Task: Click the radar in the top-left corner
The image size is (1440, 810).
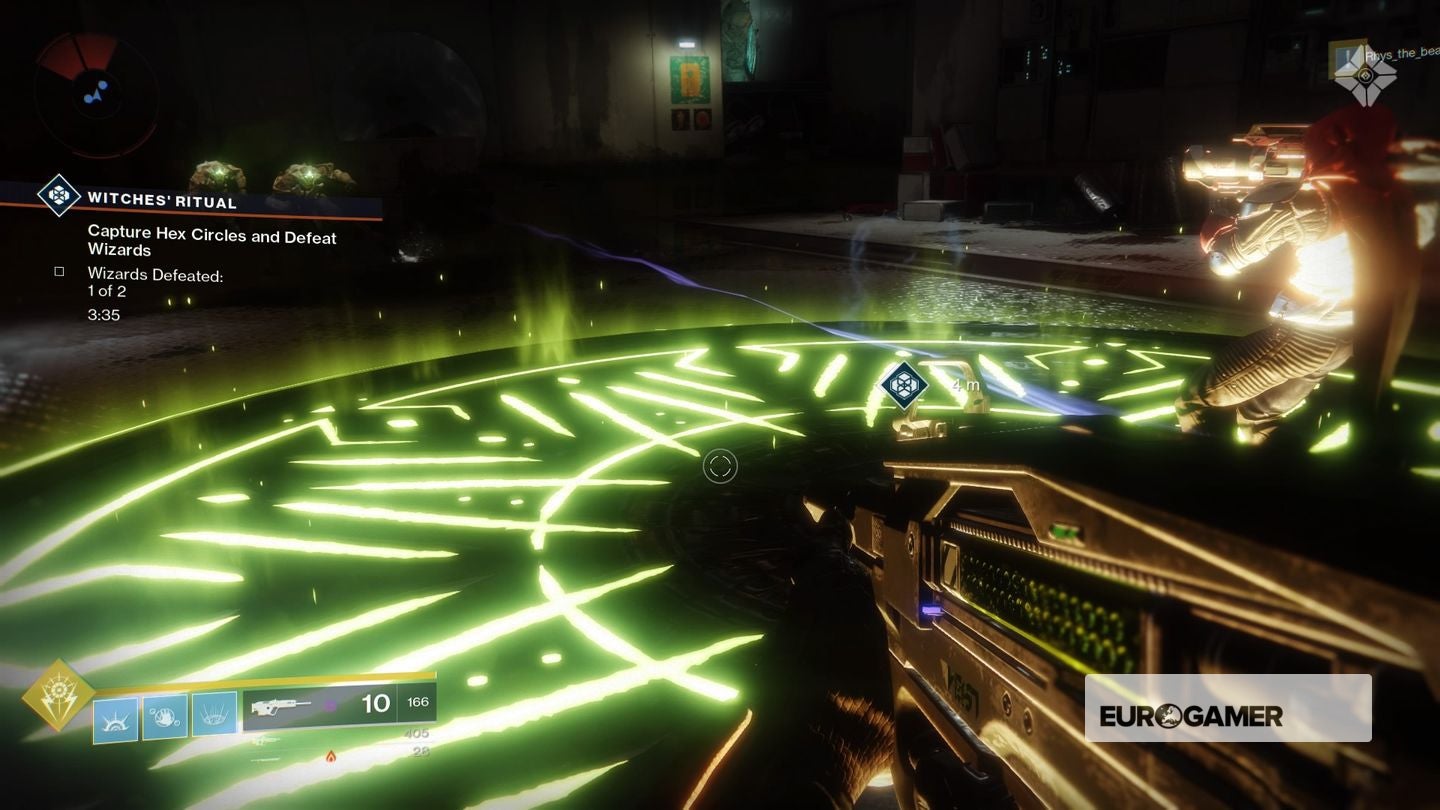Action: click(95, 92)
